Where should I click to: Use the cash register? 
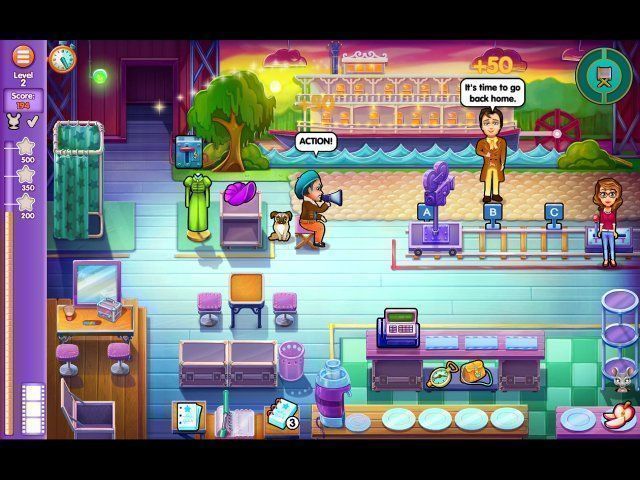pos(398,328)
